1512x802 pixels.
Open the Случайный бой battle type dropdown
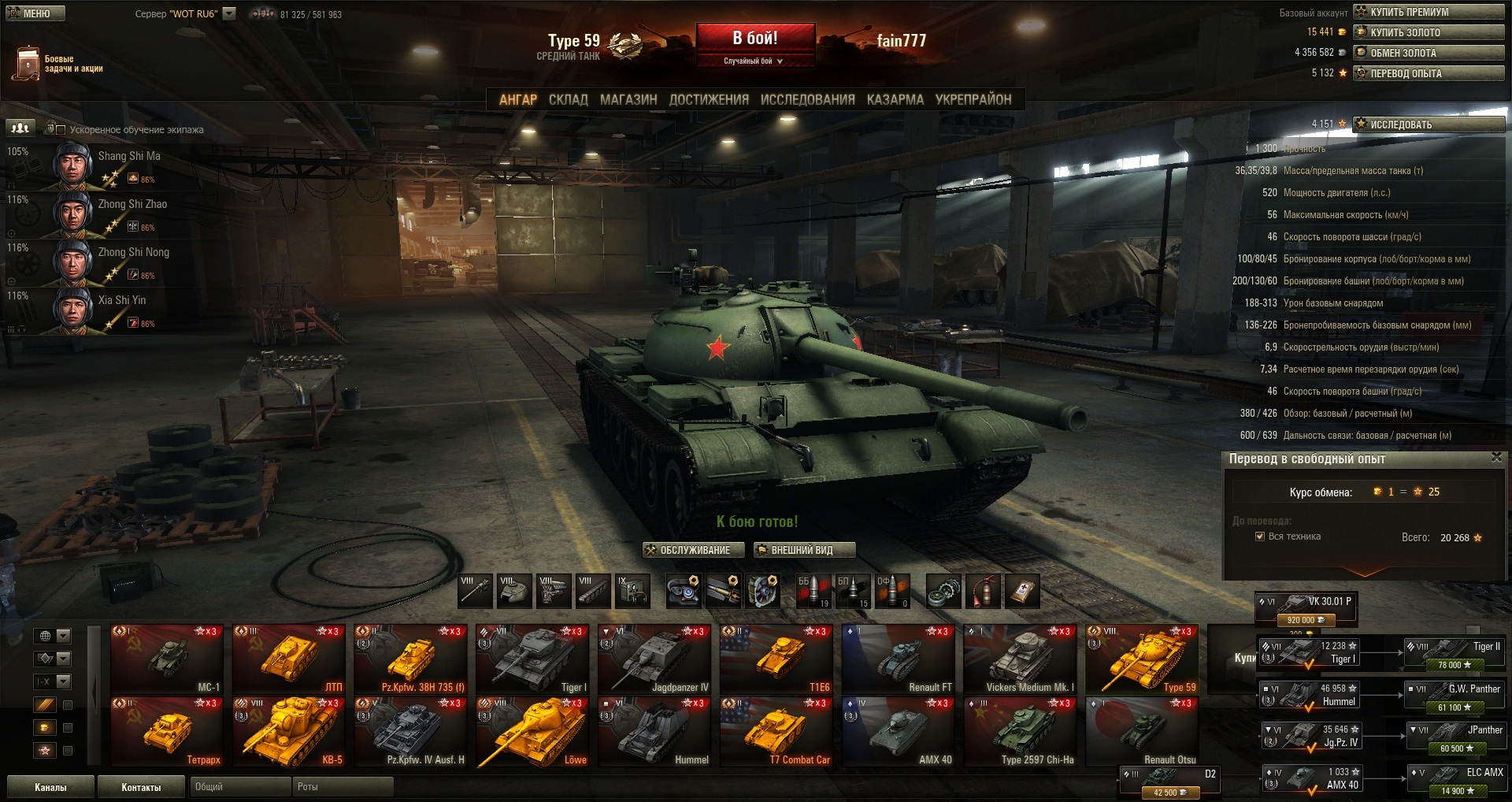[754, 61]
